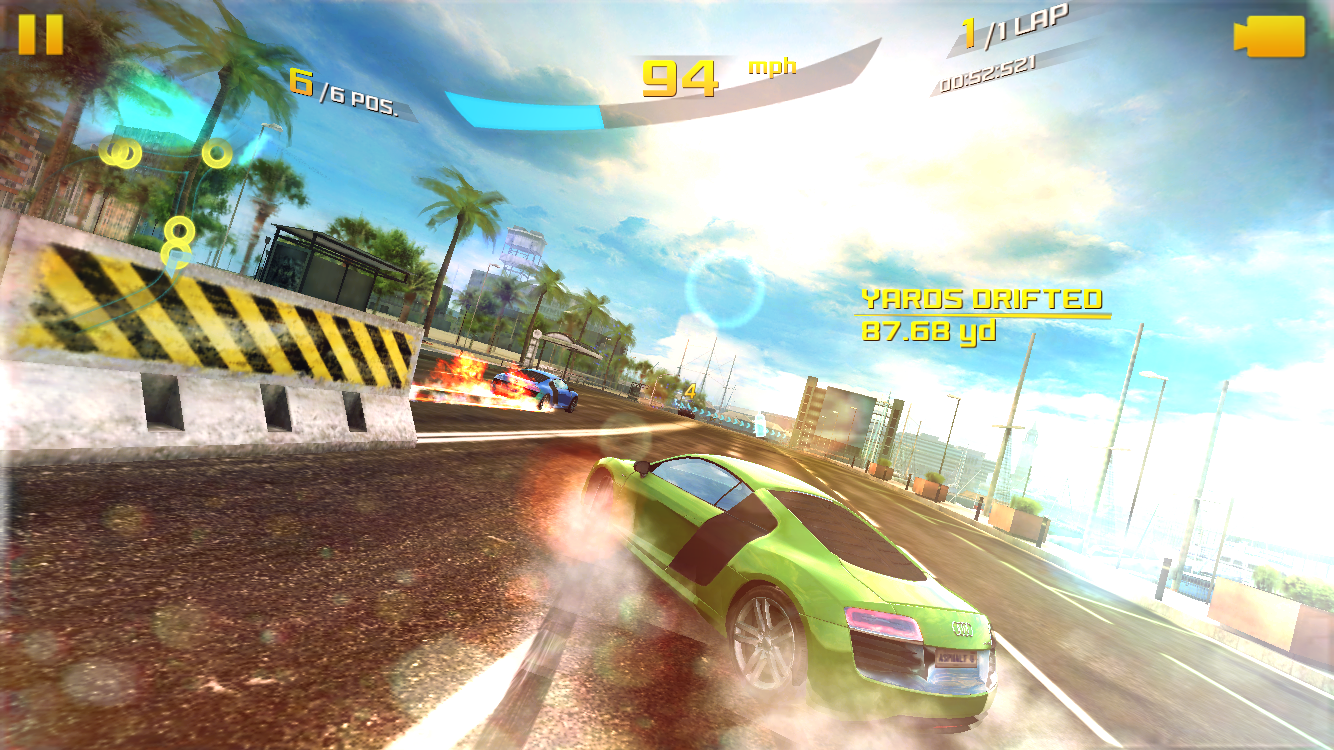
Task: Pause the race
Action: [x=40, y=35]
